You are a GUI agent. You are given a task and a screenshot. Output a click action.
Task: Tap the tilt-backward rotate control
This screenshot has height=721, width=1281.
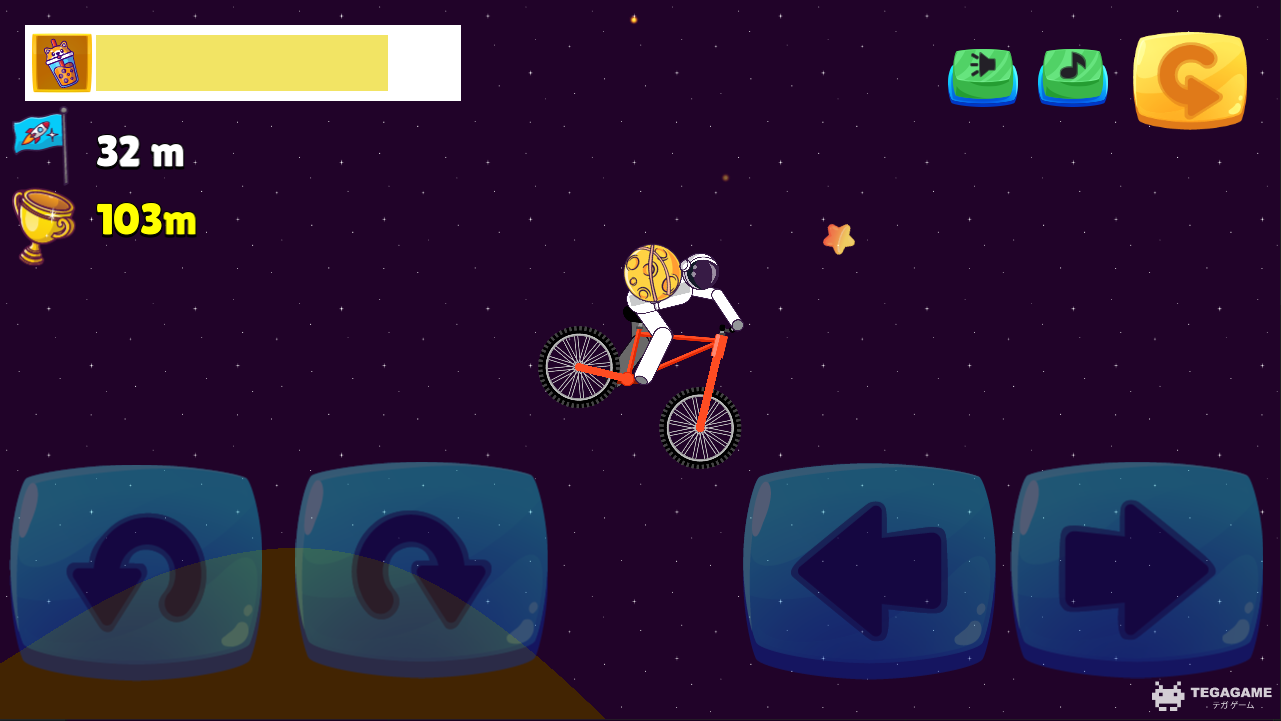pos(136,570)
